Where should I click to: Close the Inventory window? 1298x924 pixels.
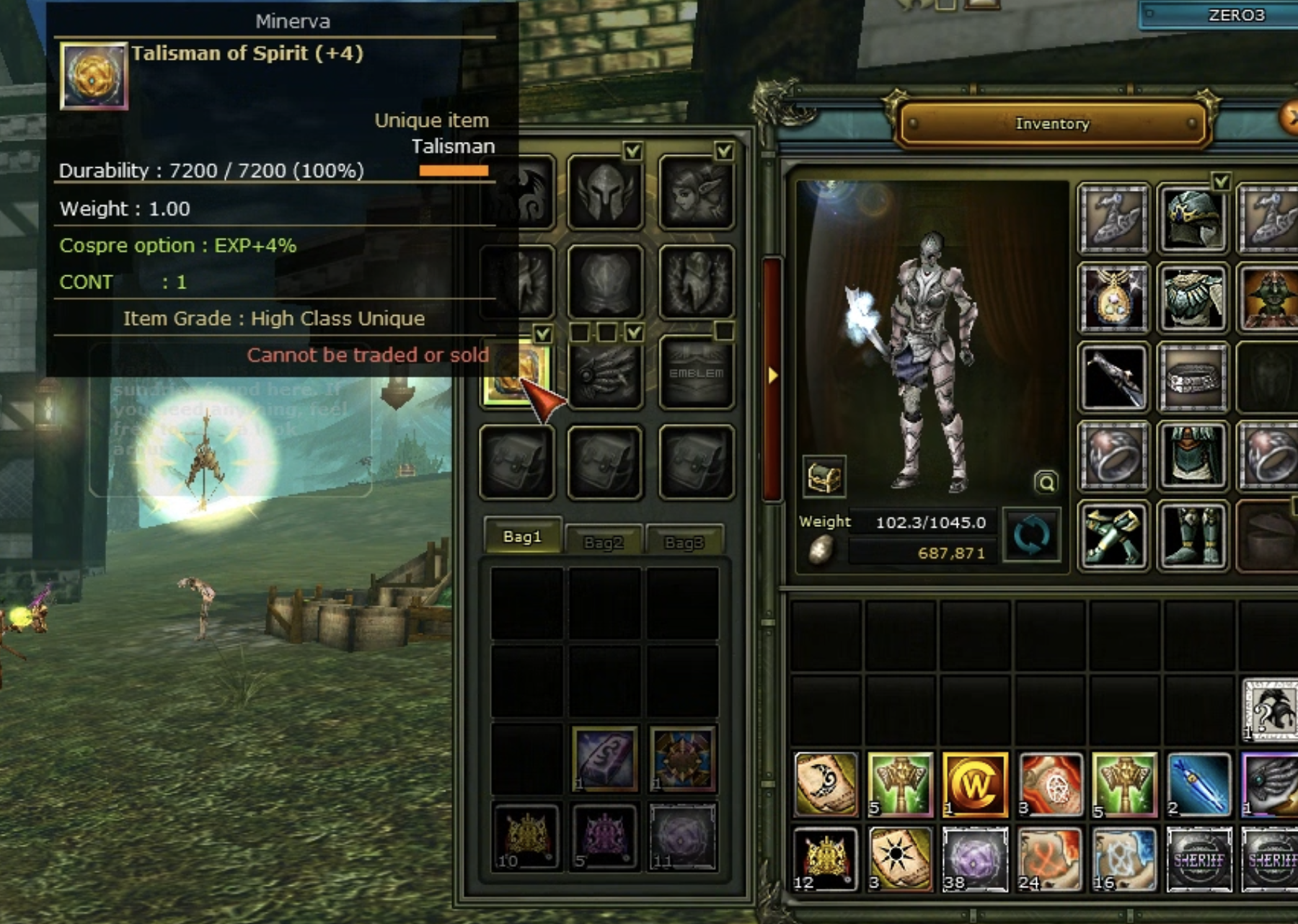click(1289, 115)
